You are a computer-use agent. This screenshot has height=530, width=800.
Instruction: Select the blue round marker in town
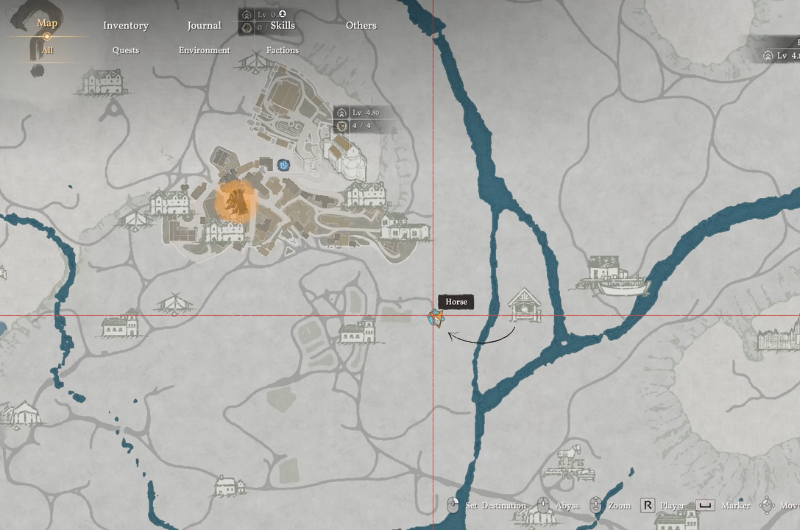(x=285, y=164)
